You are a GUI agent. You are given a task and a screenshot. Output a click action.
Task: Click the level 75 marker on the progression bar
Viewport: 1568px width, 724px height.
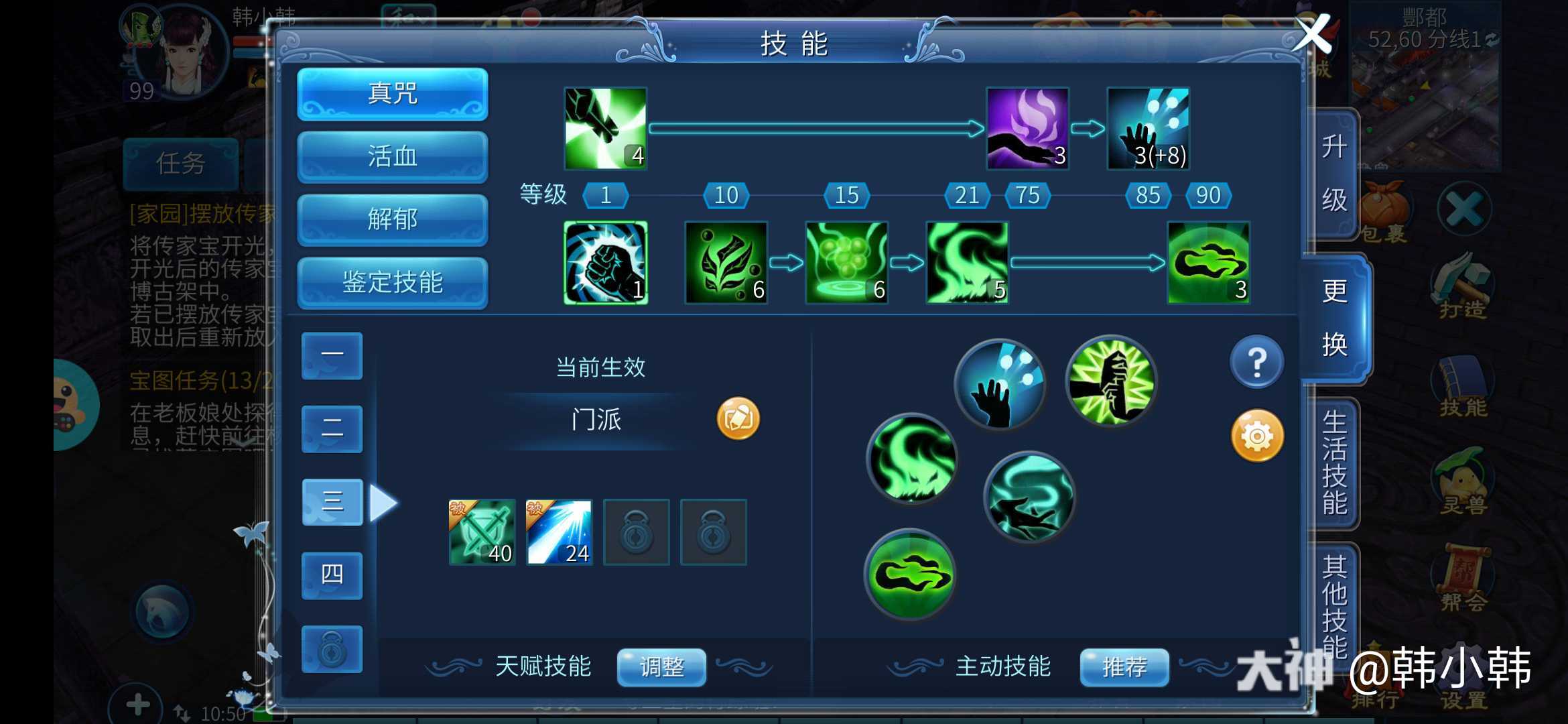(x=1027, y=195)
